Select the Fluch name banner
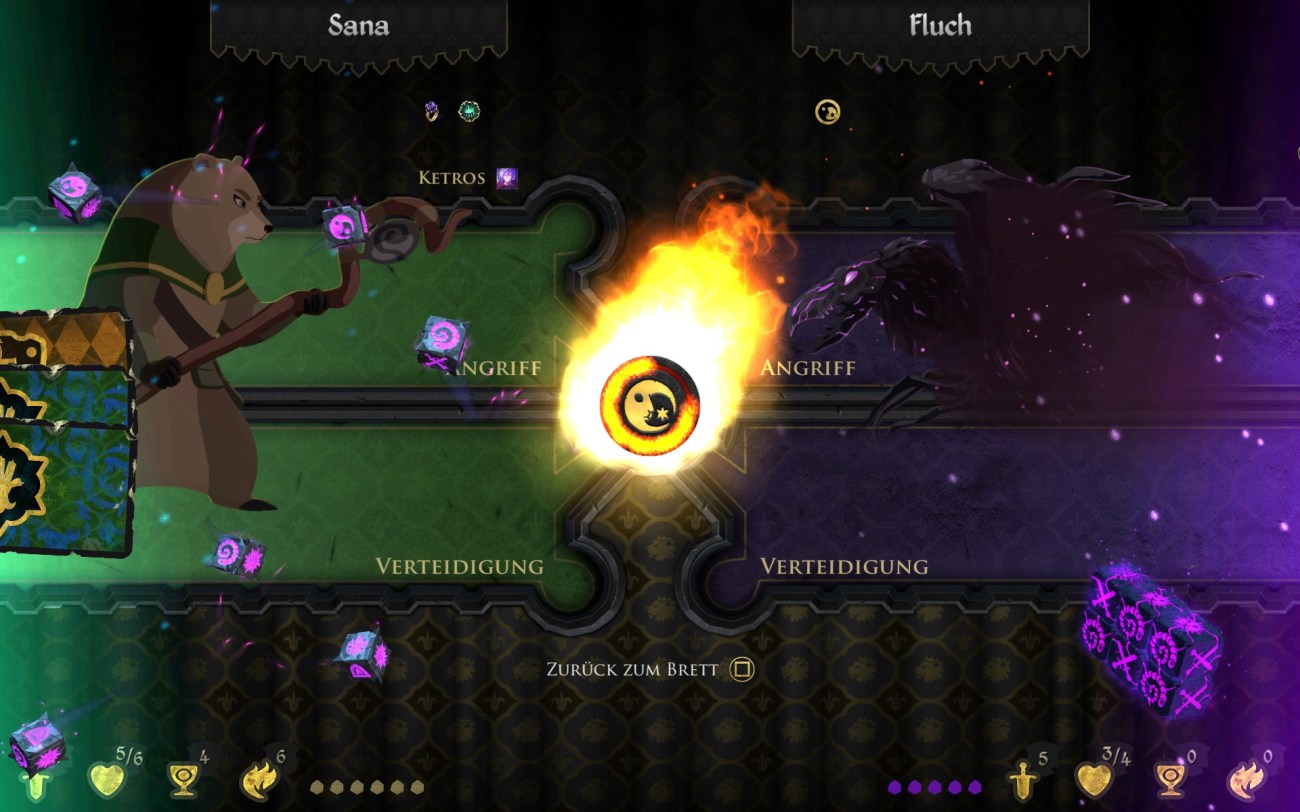Screen dimensions: 1300x812 coord(940,26)
